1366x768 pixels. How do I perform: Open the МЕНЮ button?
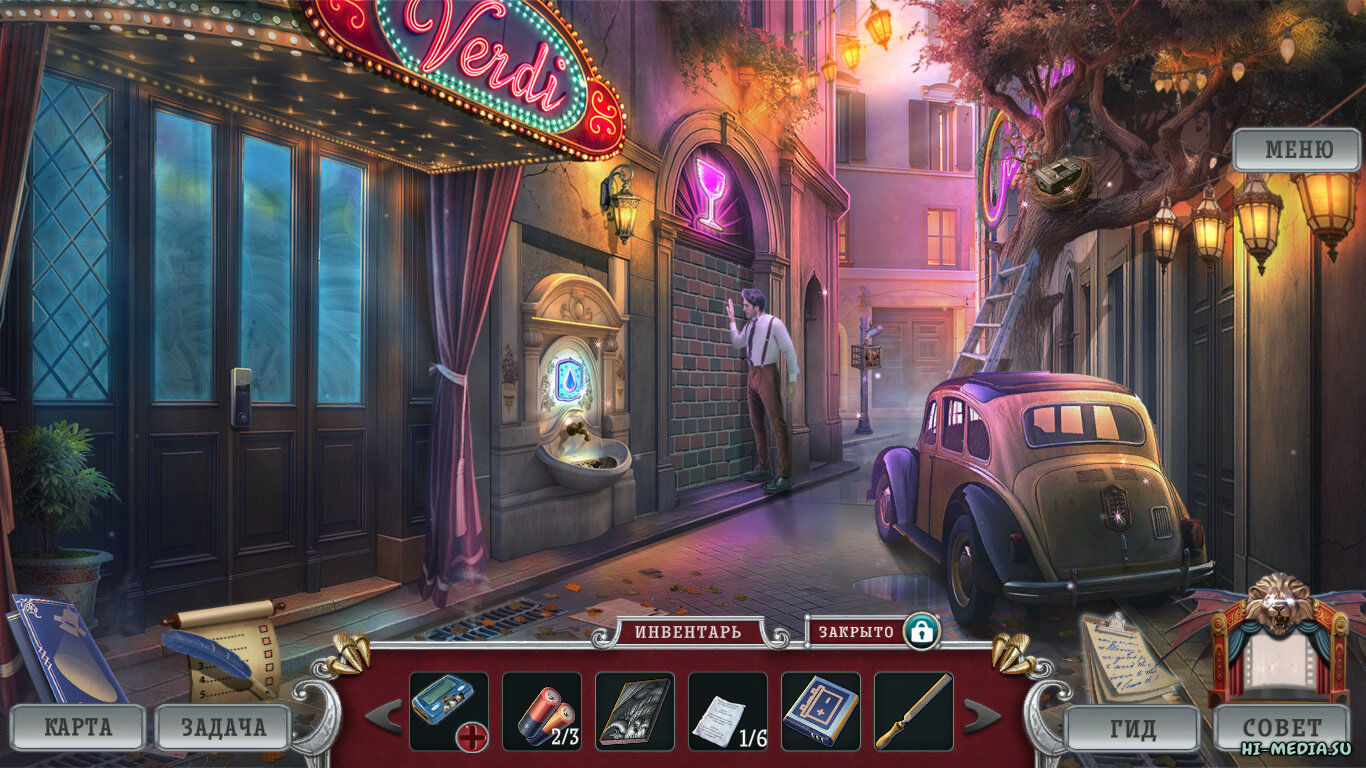[x=1297, y=150]
